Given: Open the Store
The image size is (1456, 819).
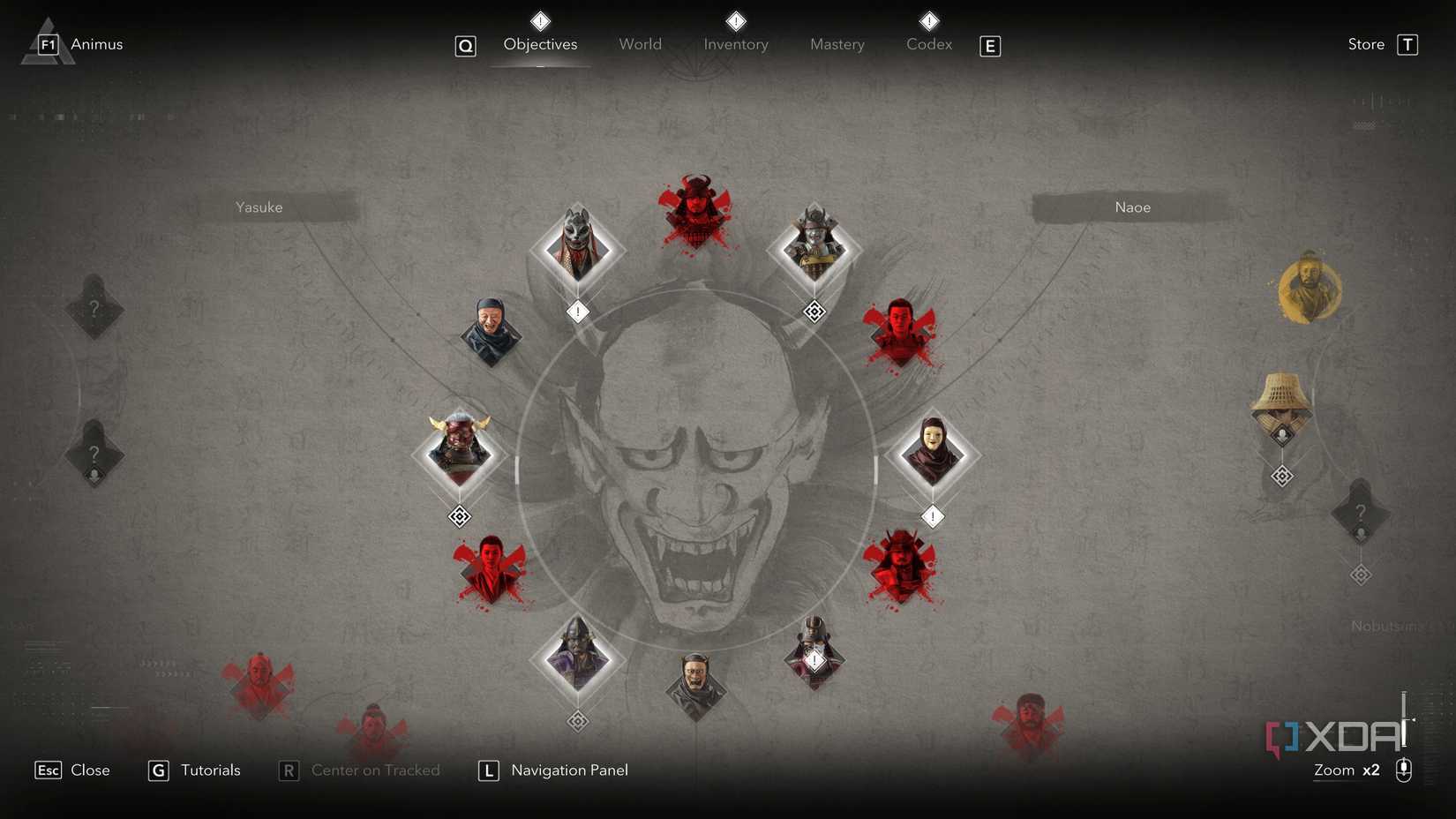Looking at the screenshot, I should (x=1364, y=43).
